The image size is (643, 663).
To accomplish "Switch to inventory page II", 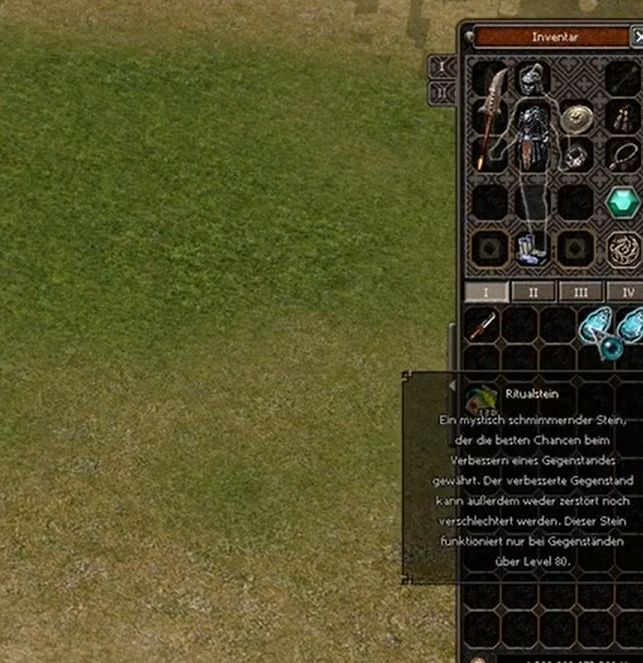I will (533, 292).
